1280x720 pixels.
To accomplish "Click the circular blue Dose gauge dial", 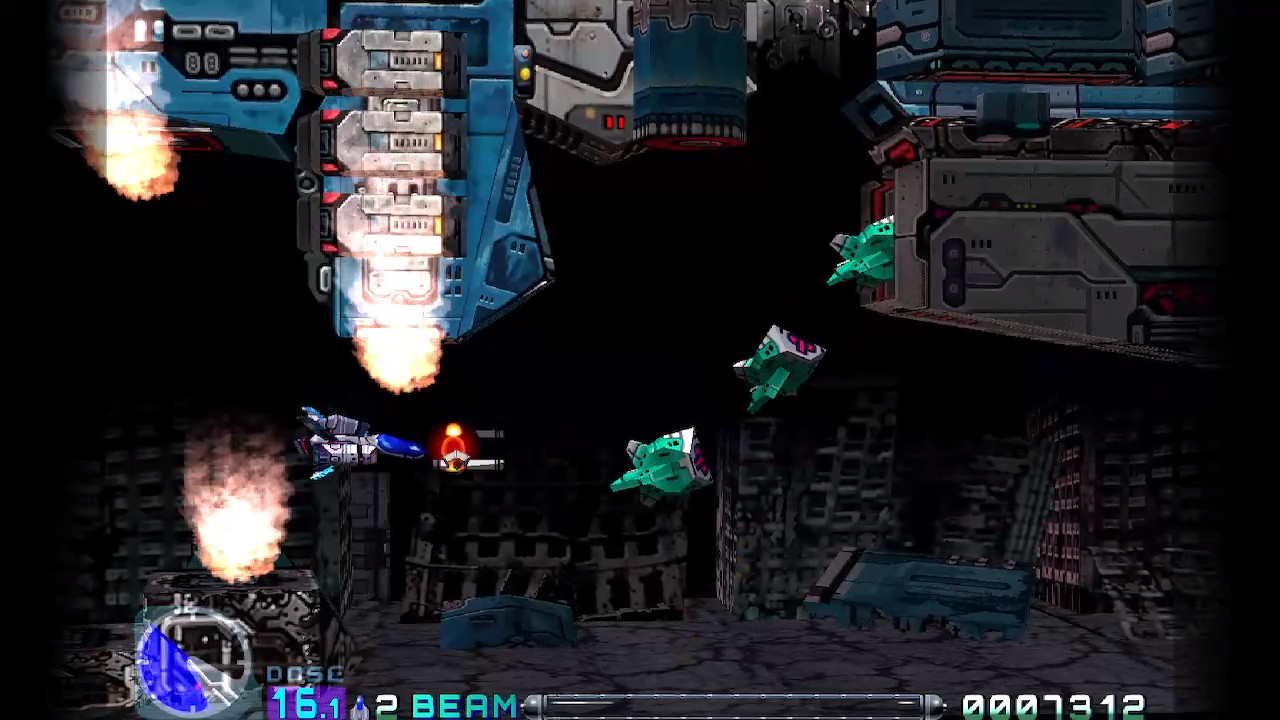I will tap(193, 658).
